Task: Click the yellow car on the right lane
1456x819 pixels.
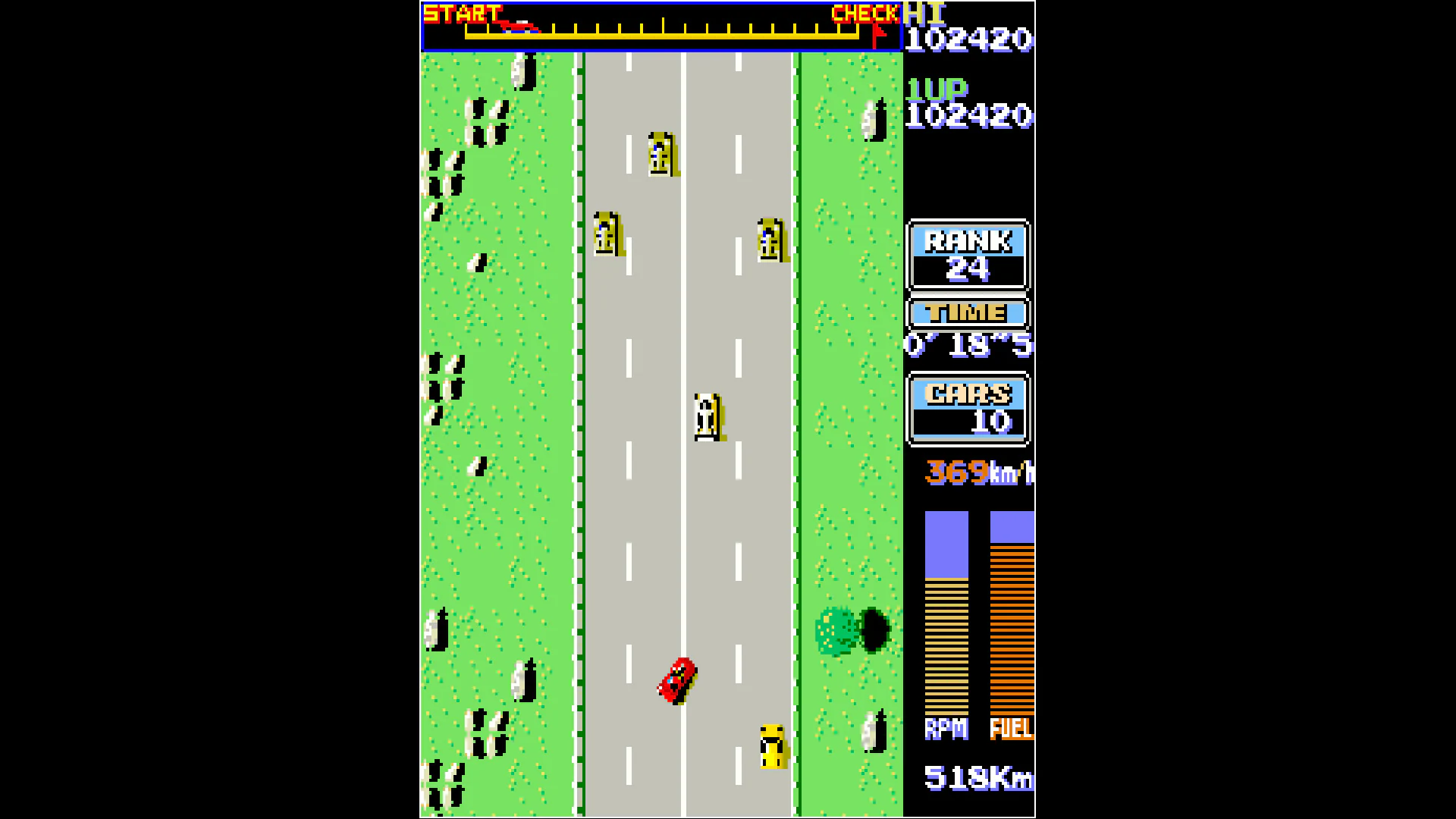Action: (770, 239)
